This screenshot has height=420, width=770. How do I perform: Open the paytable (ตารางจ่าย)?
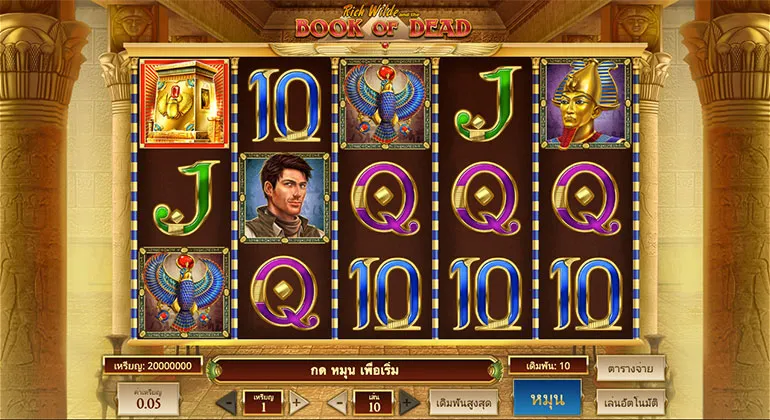coord(630,367)
